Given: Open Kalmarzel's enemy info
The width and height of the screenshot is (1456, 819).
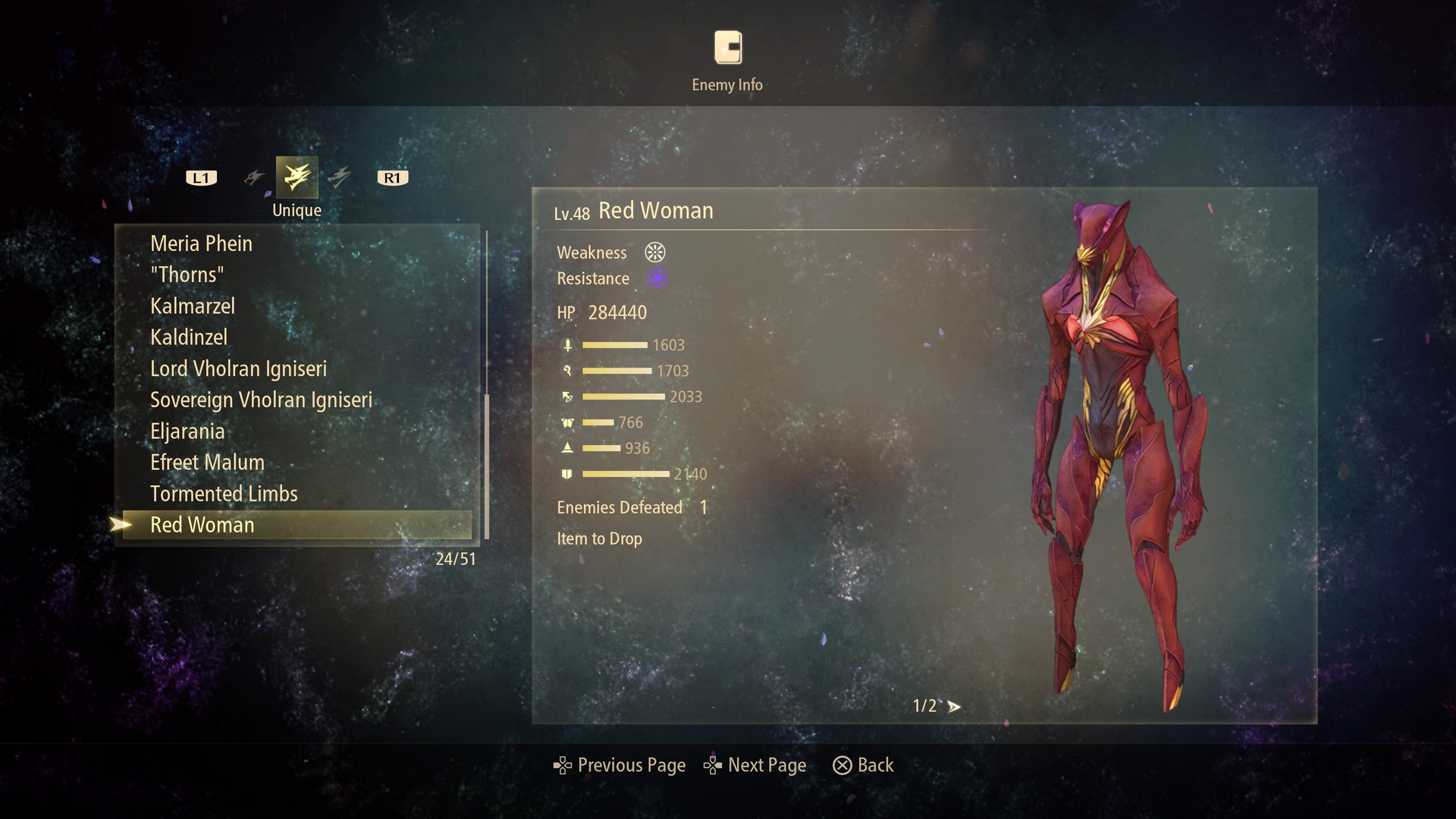Looking at the screenshot, I should [x=193, y=306].
